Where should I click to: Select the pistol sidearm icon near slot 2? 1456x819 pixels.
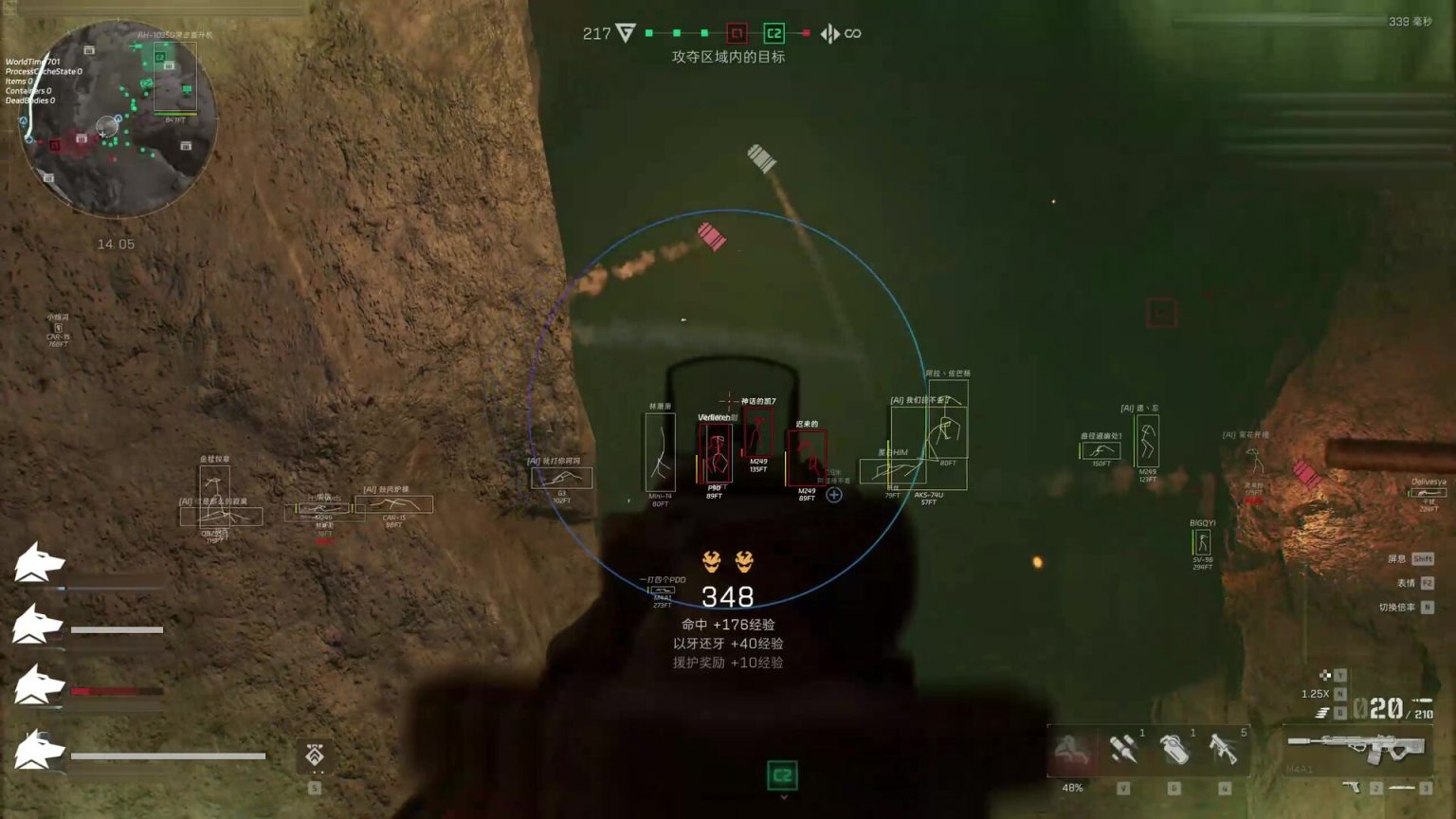tap(1351, 788)
